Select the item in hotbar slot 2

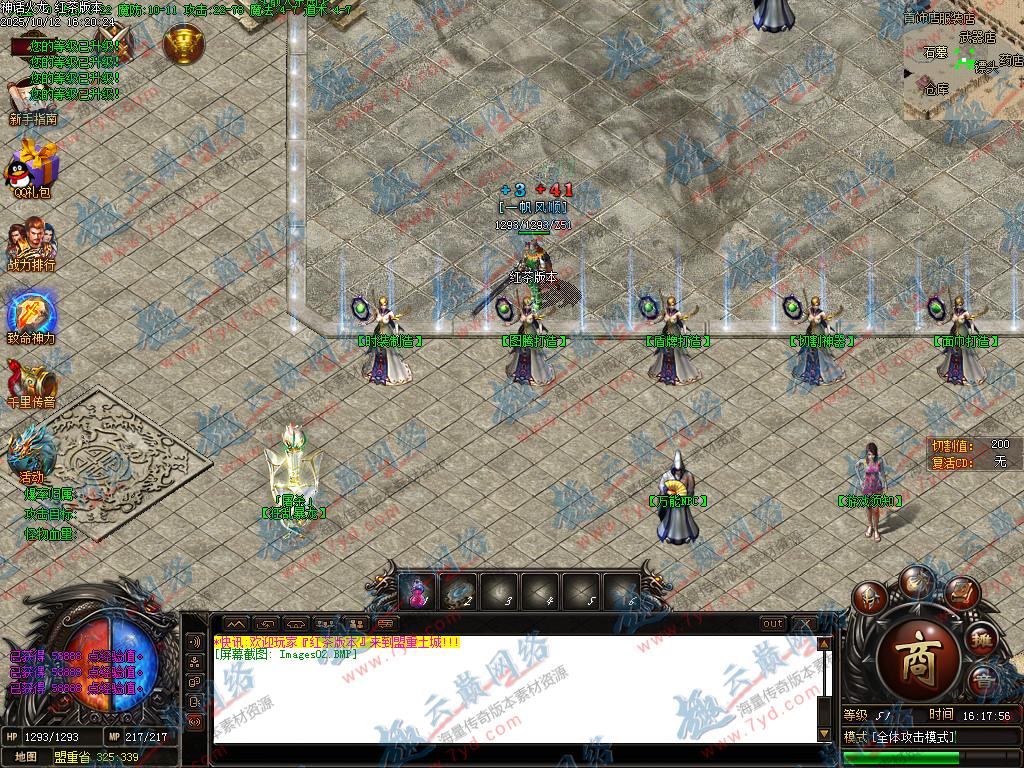coord(459,592)
